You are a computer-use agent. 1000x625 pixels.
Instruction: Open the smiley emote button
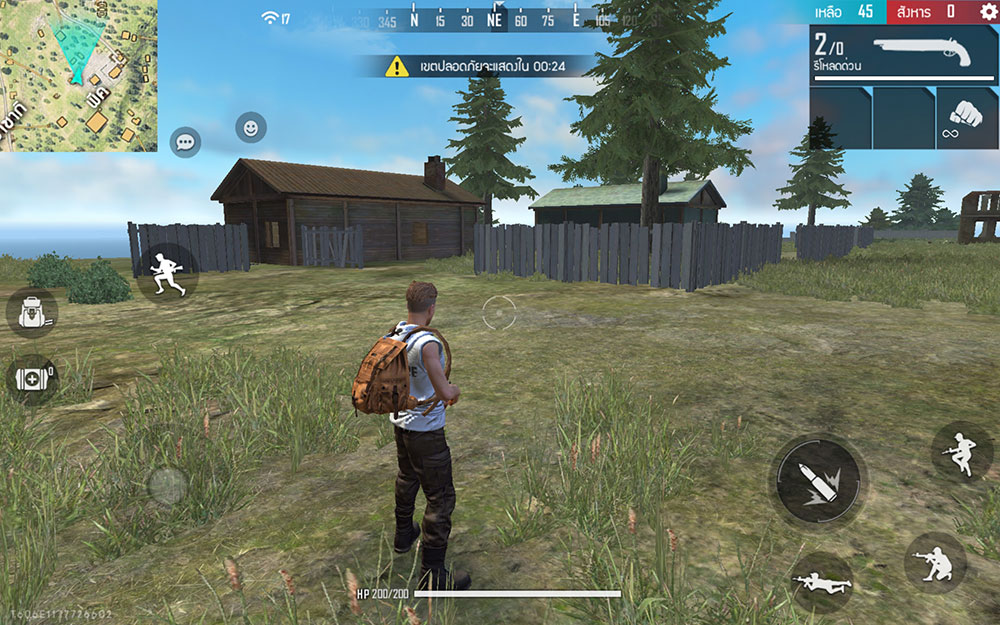(x=251, y=128)
